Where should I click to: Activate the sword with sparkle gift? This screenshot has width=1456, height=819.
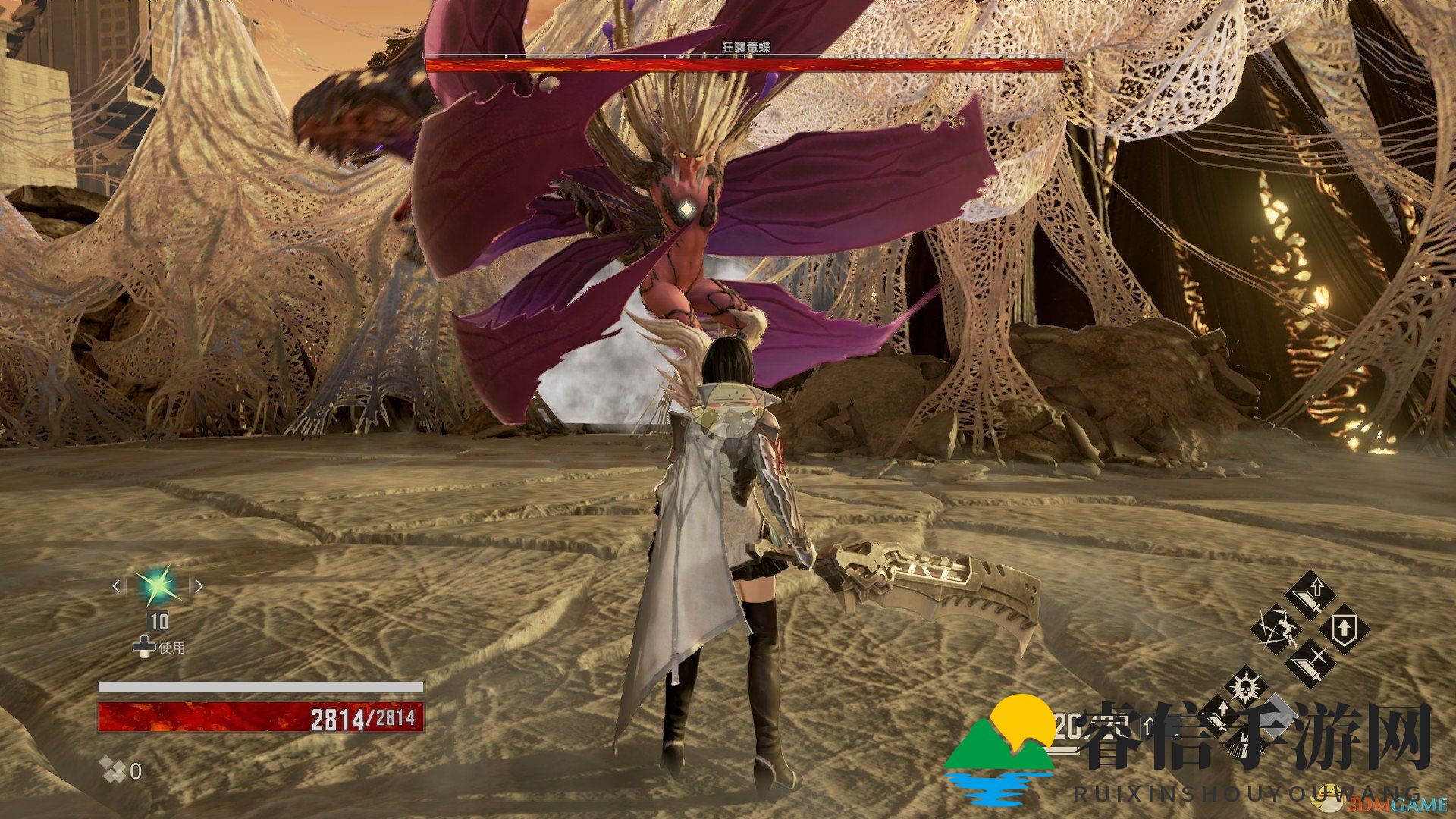coord(1310,663)
